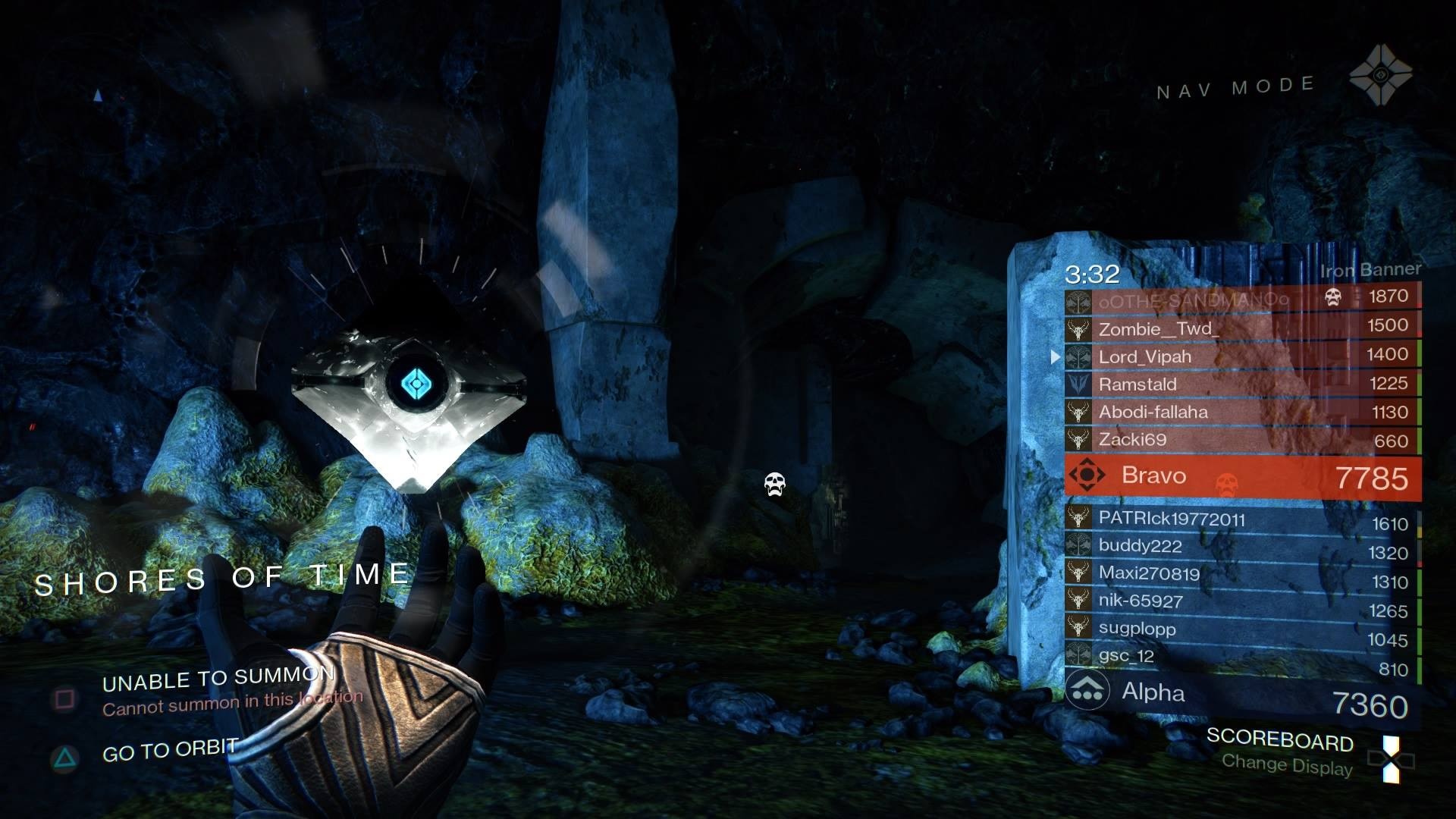
Task: Select Ramstald on the scoreboard
Action: pyautogui.click(x=1241, y=384)
